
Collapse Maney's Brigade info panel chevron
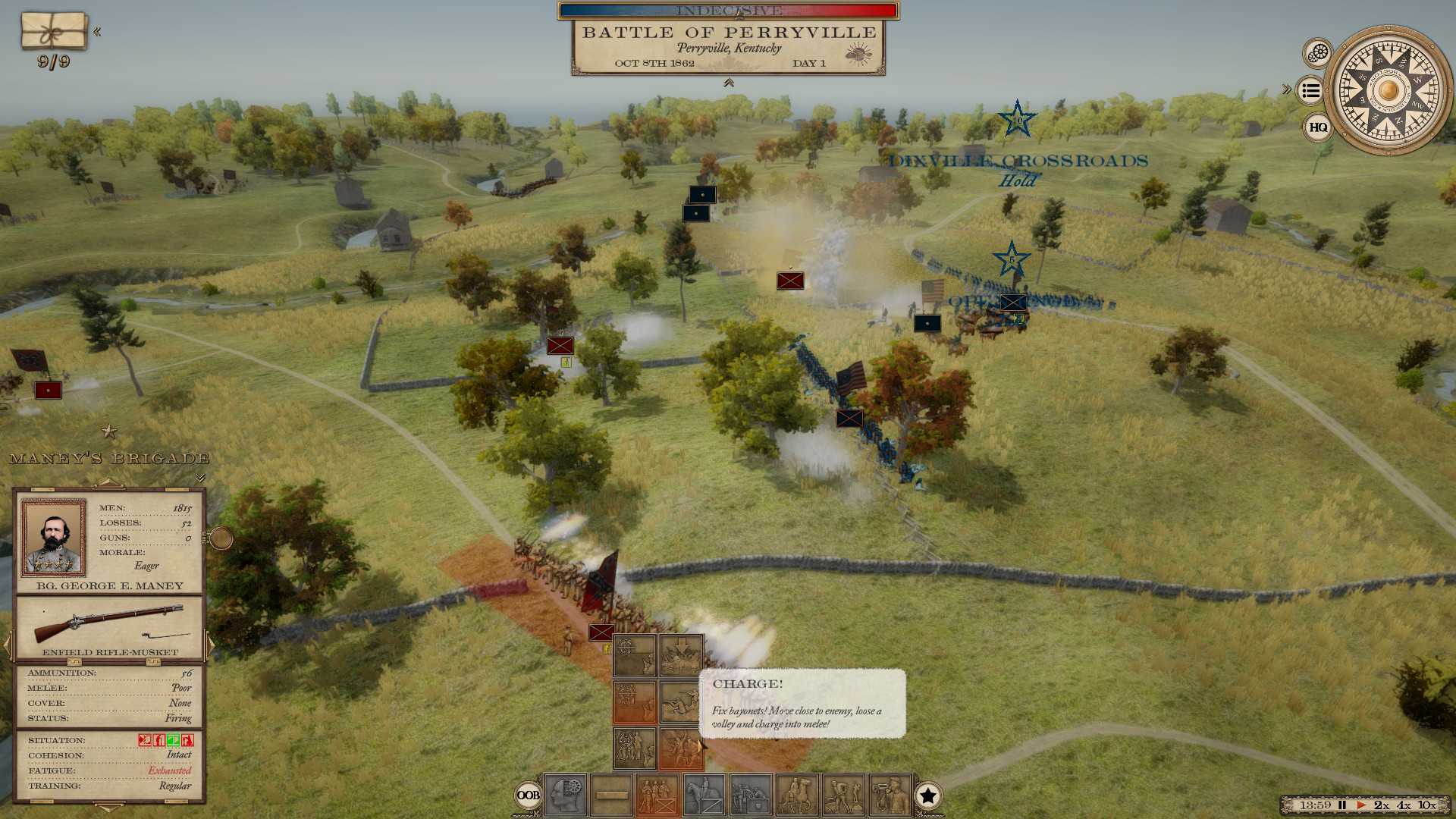(x=199, y=478)
